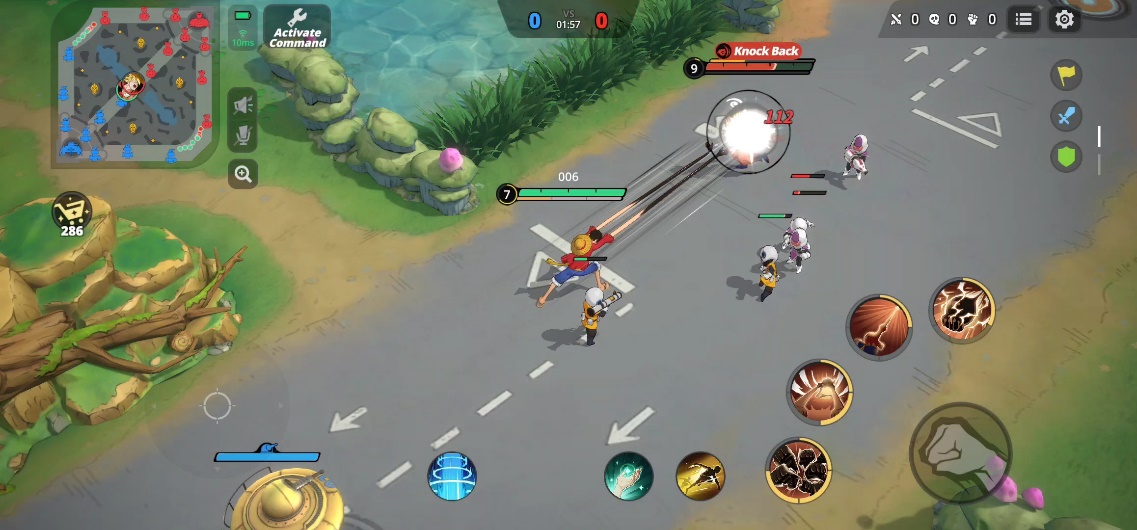Show the scoreboard list icon
1137x530 pixels.
click(1023, 19)
